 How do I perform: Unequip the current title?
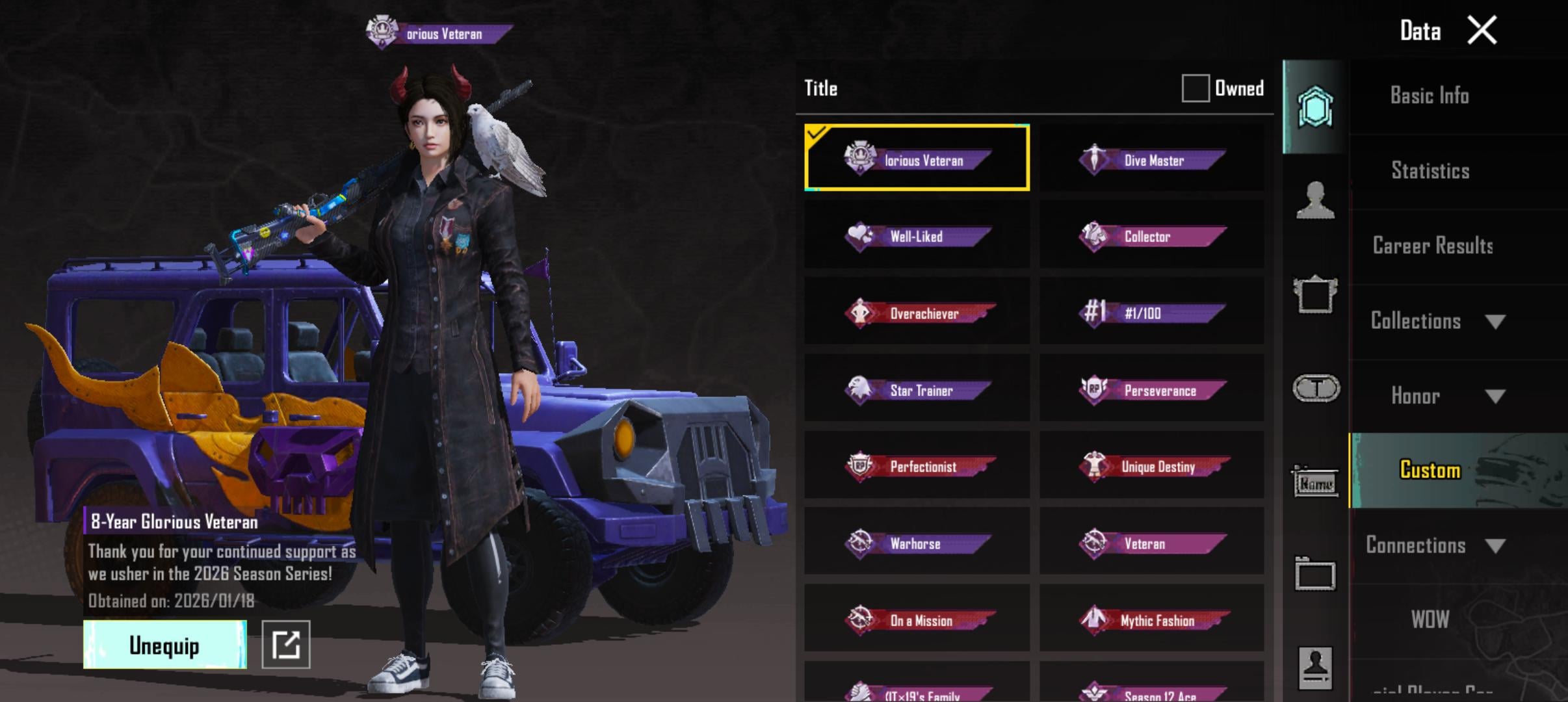pyautogui.click(x=164, y=645)
